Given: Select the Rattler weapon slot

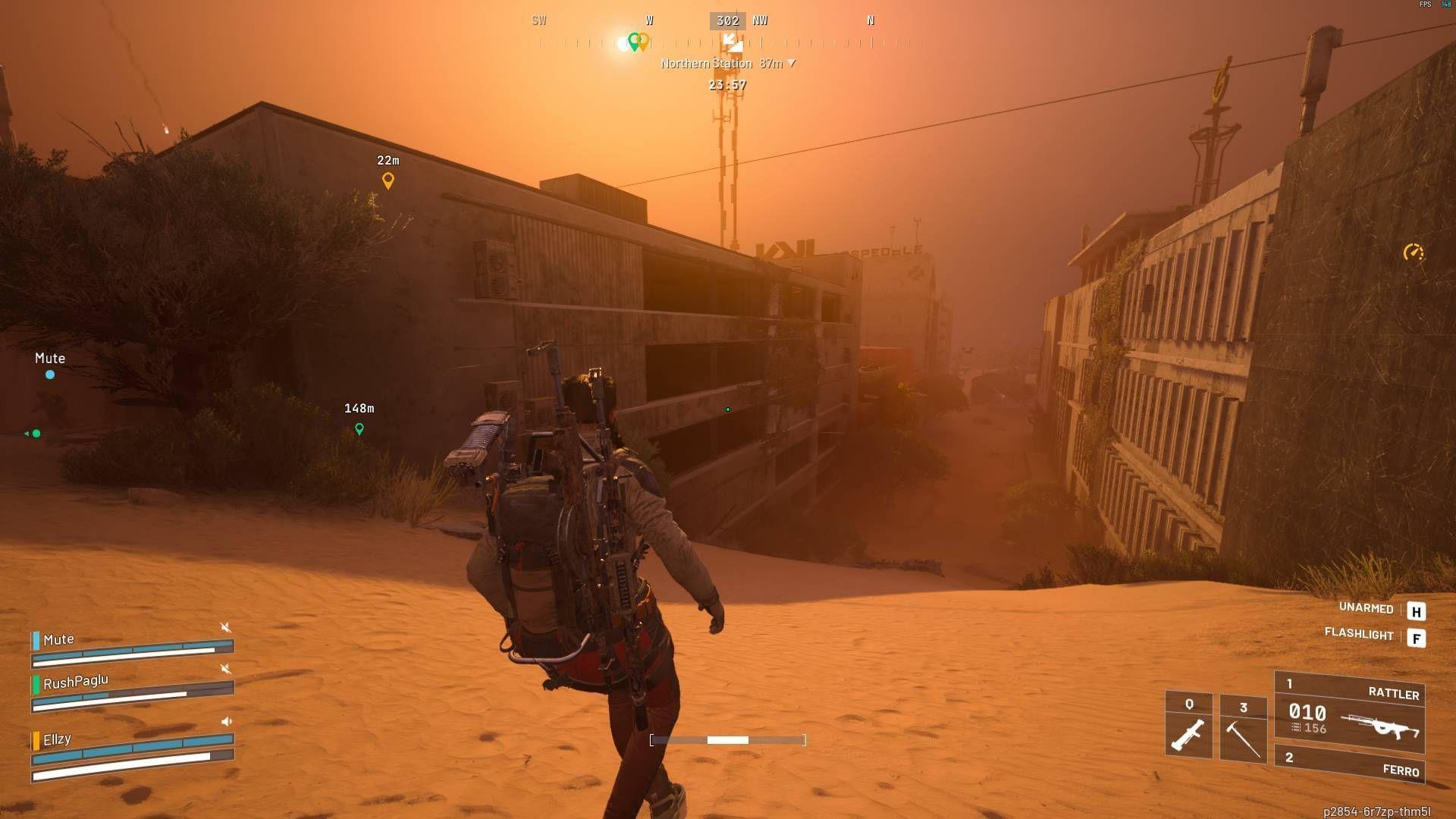Looking at the screenshot, I should pos(1350,713).
